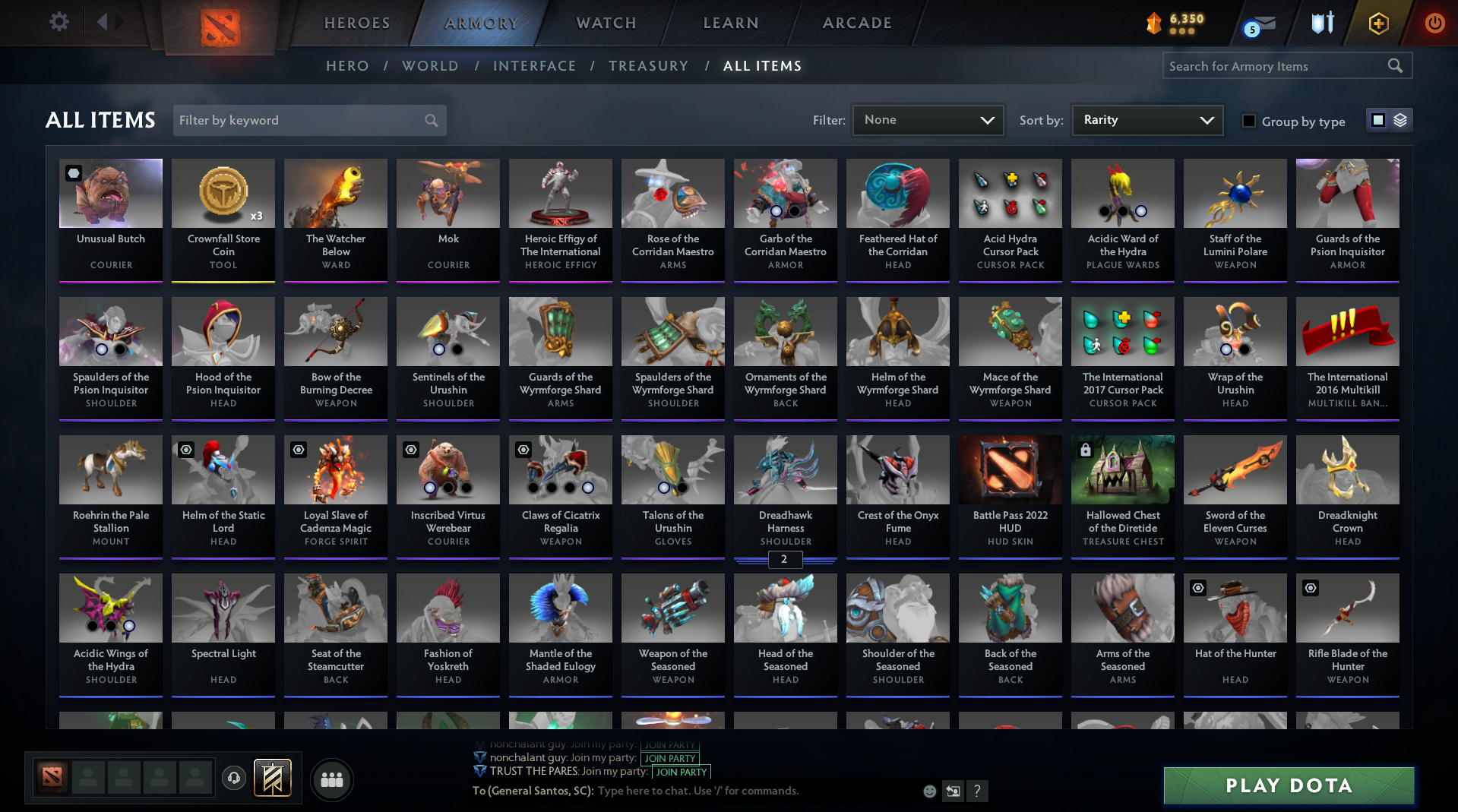Open the settings gear icon
1458x812 pixels.
59,22
